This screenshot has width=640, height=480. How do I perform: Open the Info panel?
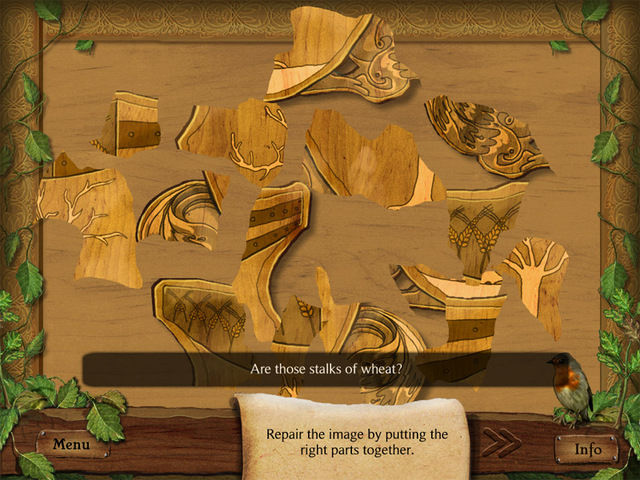coord(587,449)
